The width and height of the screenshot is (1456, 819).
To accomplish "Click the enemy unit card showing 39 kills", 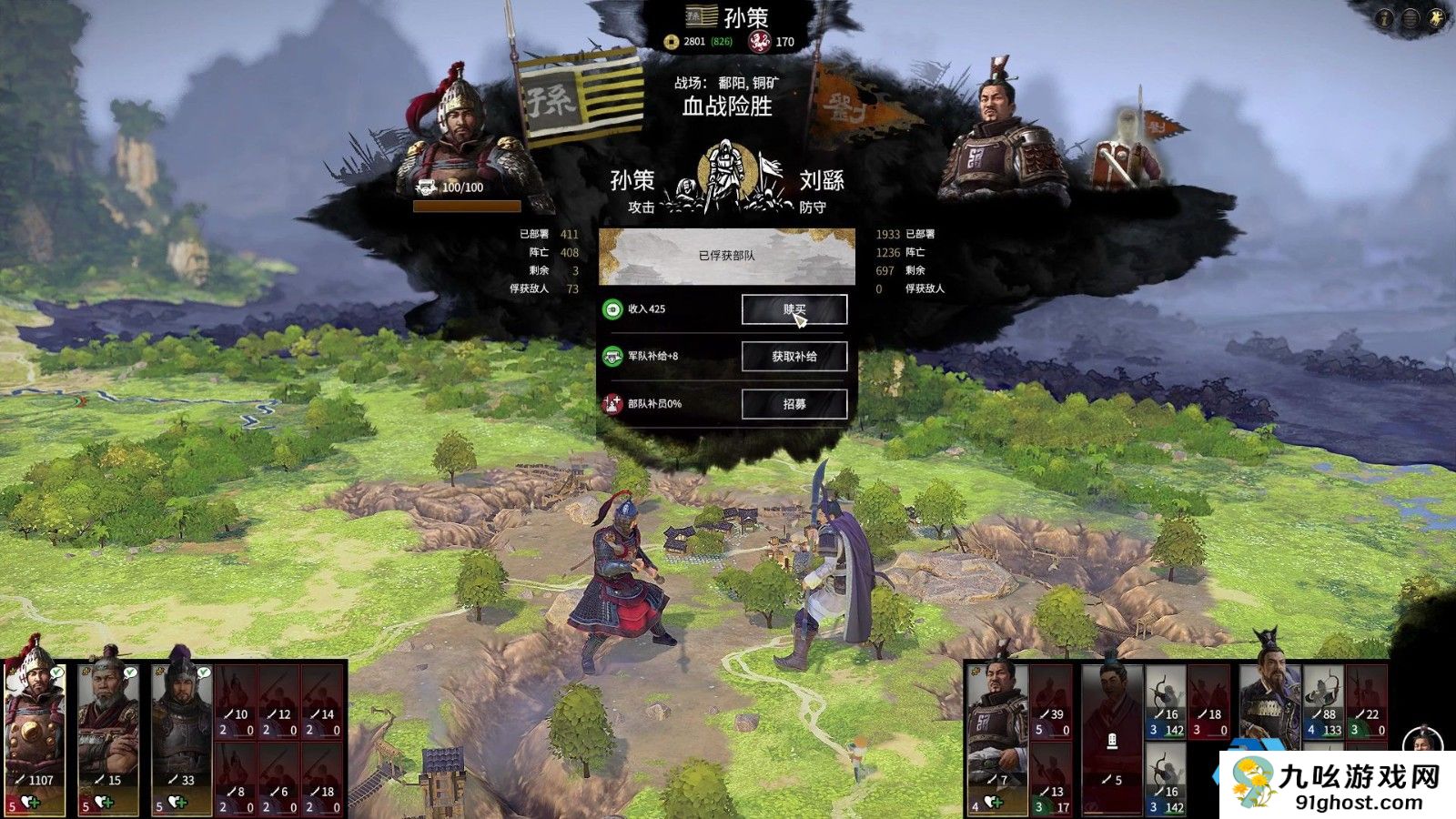I will [x=1051, y=703].
